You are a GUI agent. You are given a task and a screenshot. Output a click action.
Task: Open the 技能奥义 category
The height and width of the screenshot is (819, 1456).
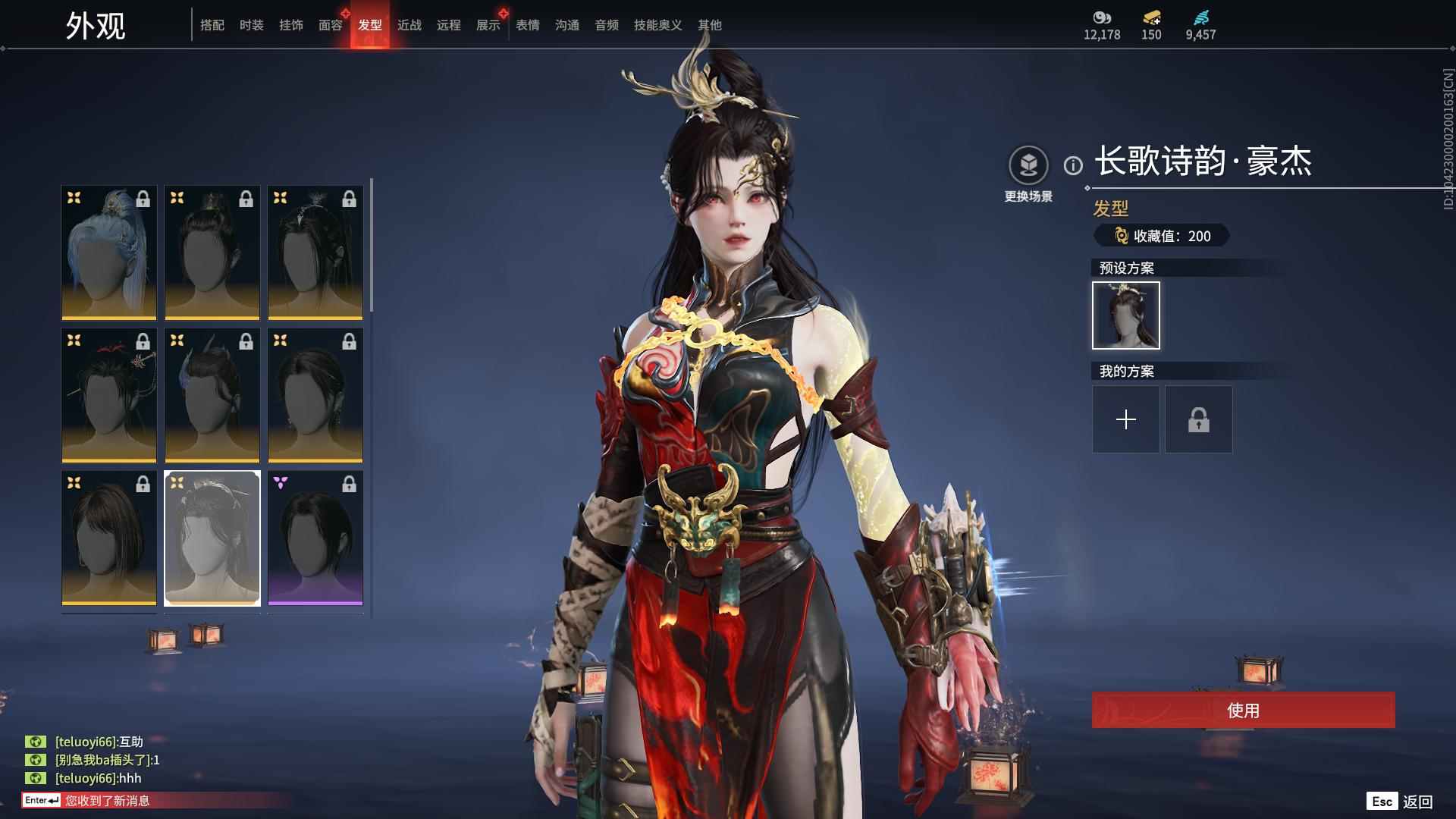(x=657, y=25)
